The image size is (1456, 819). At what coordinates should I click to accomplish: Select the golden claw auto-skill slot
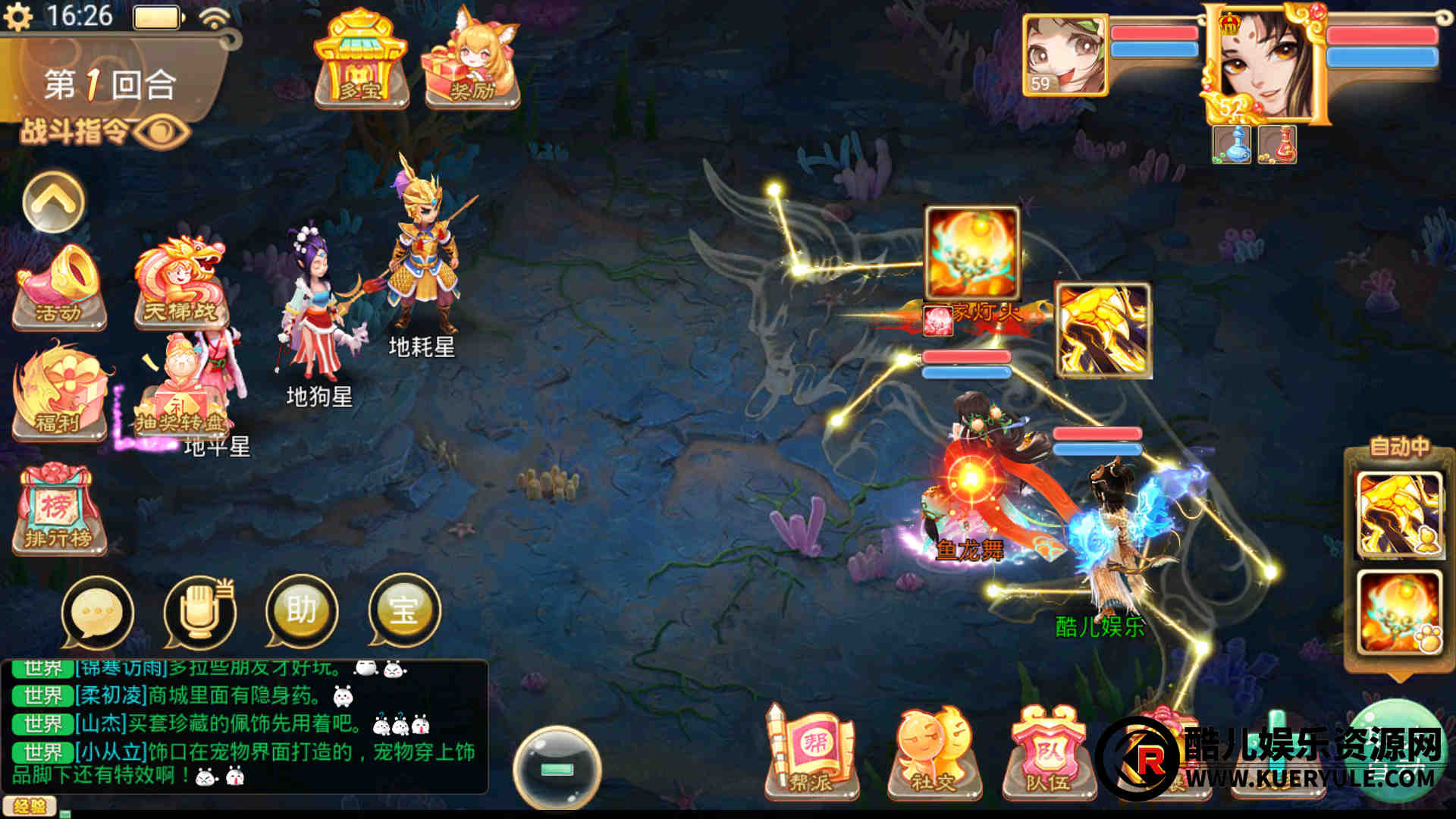pos(1399,515)
